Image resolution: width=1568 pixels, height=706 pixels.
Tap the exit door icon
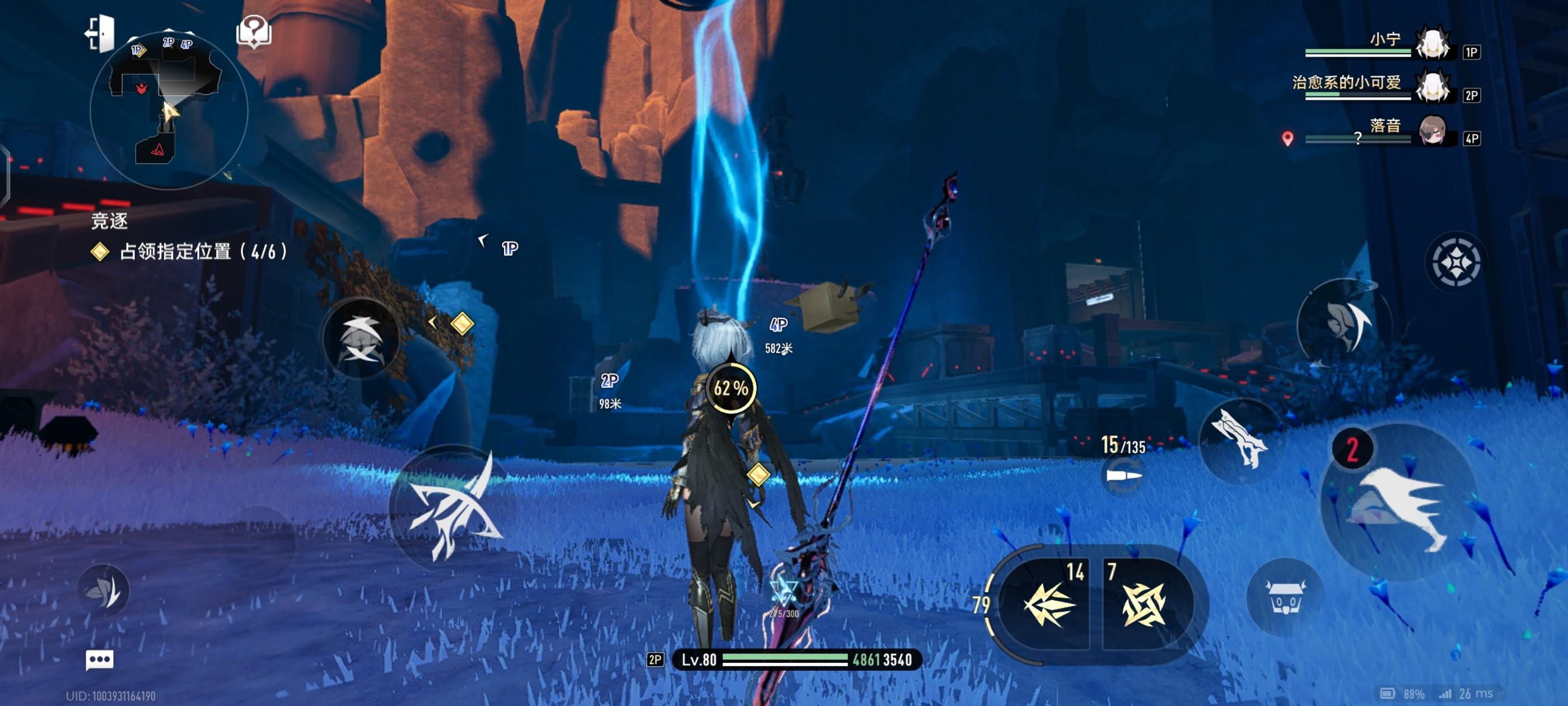point(100,33)
